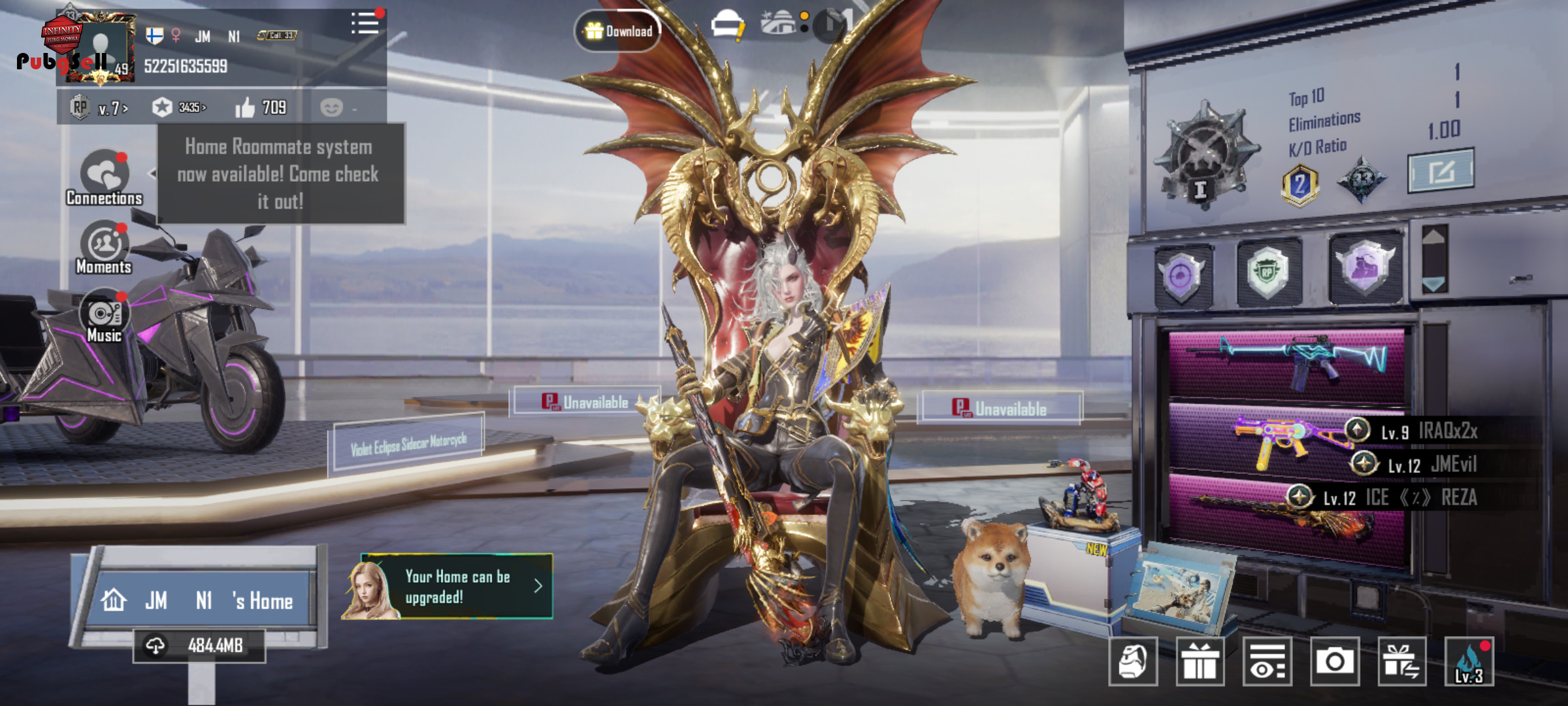
Task: Click the helmet icon with yellow exclamation mark
Action: pyautogui.click(x=727, y=26)
